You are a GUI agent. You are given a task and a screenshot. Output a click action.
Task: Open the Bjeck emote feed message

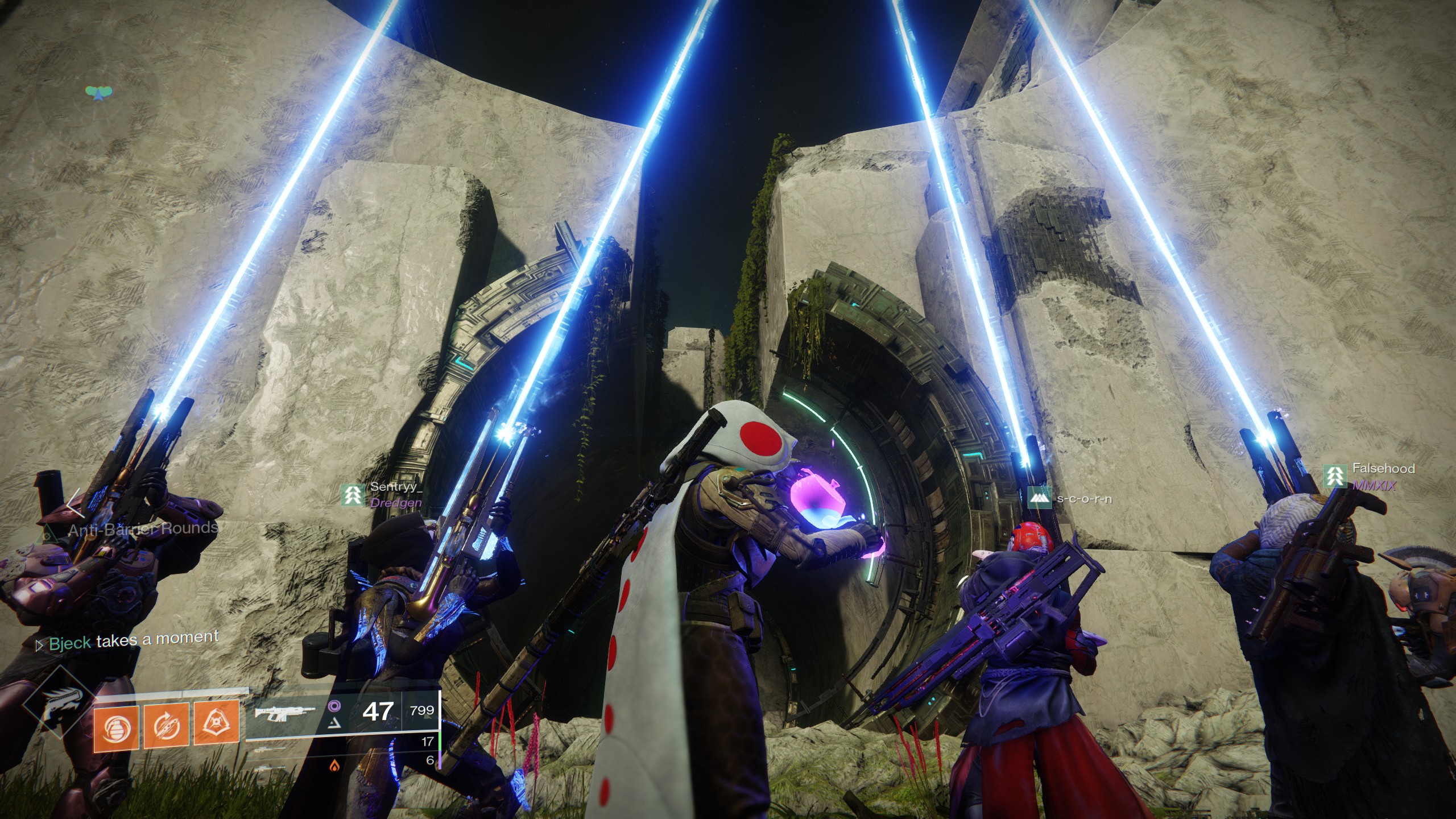point(128,640)
